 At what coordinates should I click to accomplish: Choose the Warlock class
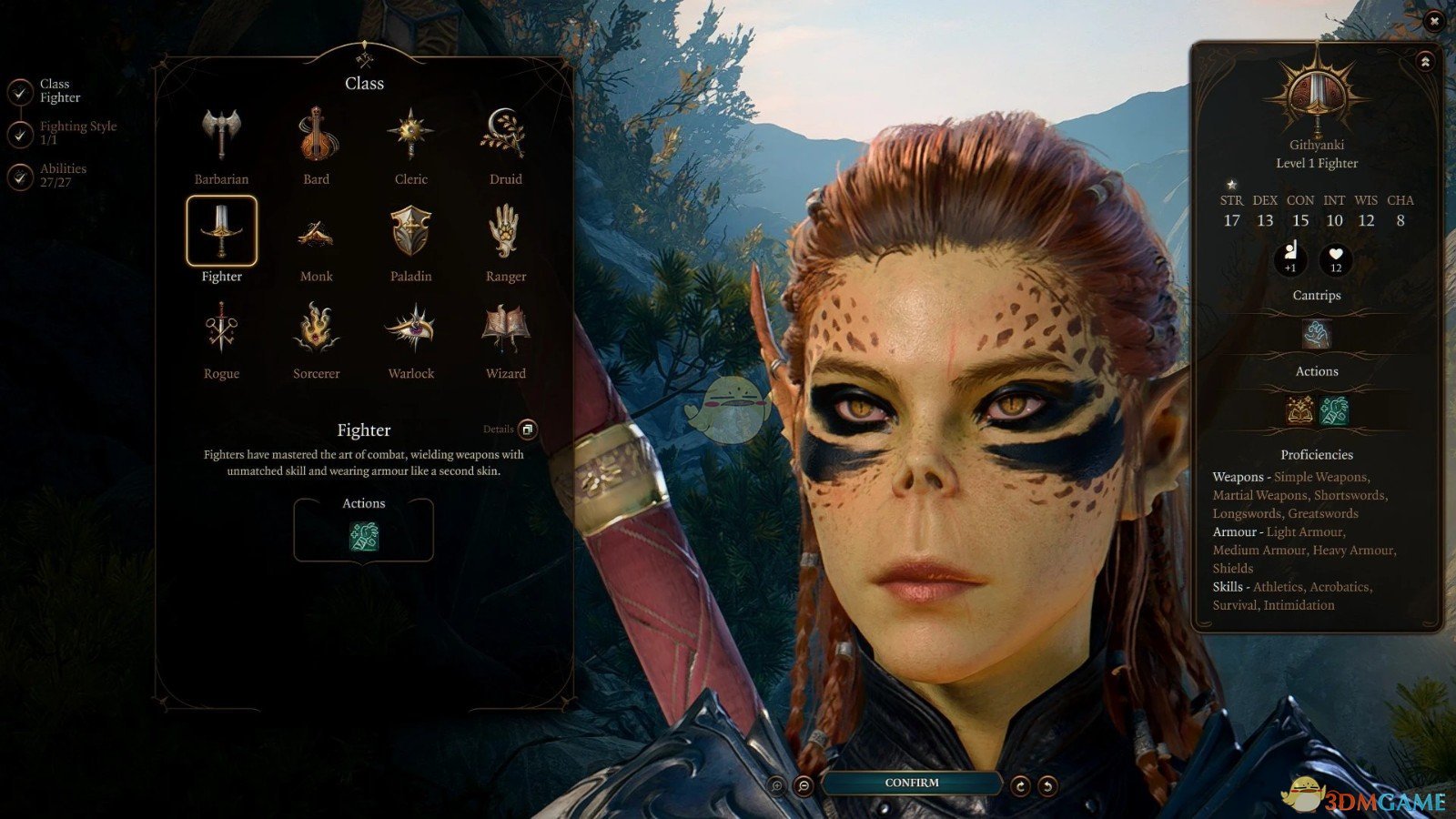pyautogui.click(x=410, y=330)
